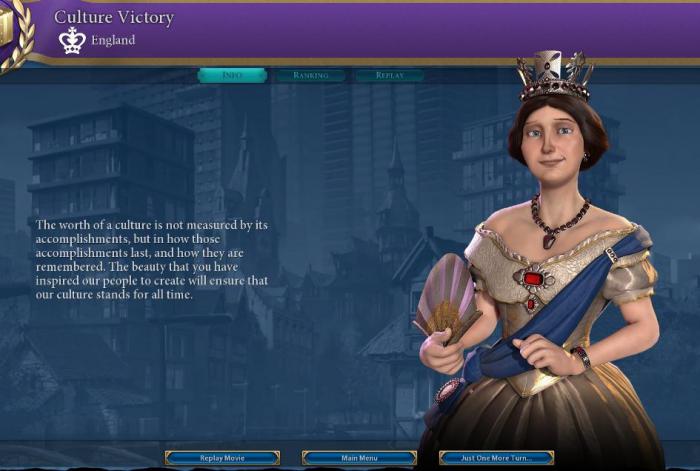Open the Ranking tab

[311, 75]
